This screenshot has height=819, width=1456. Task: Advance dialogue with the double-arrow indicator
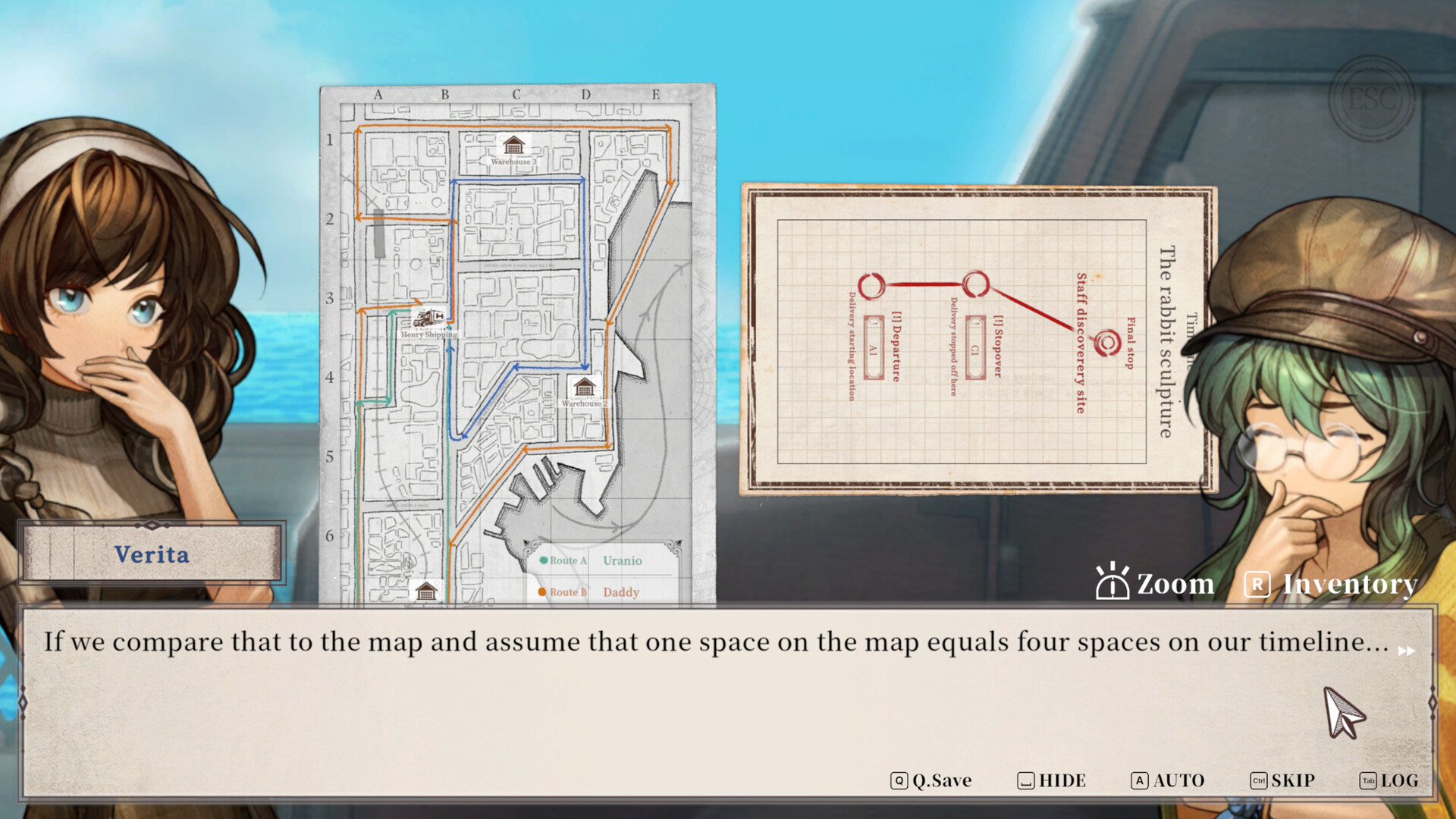[x=1407, y=651]
